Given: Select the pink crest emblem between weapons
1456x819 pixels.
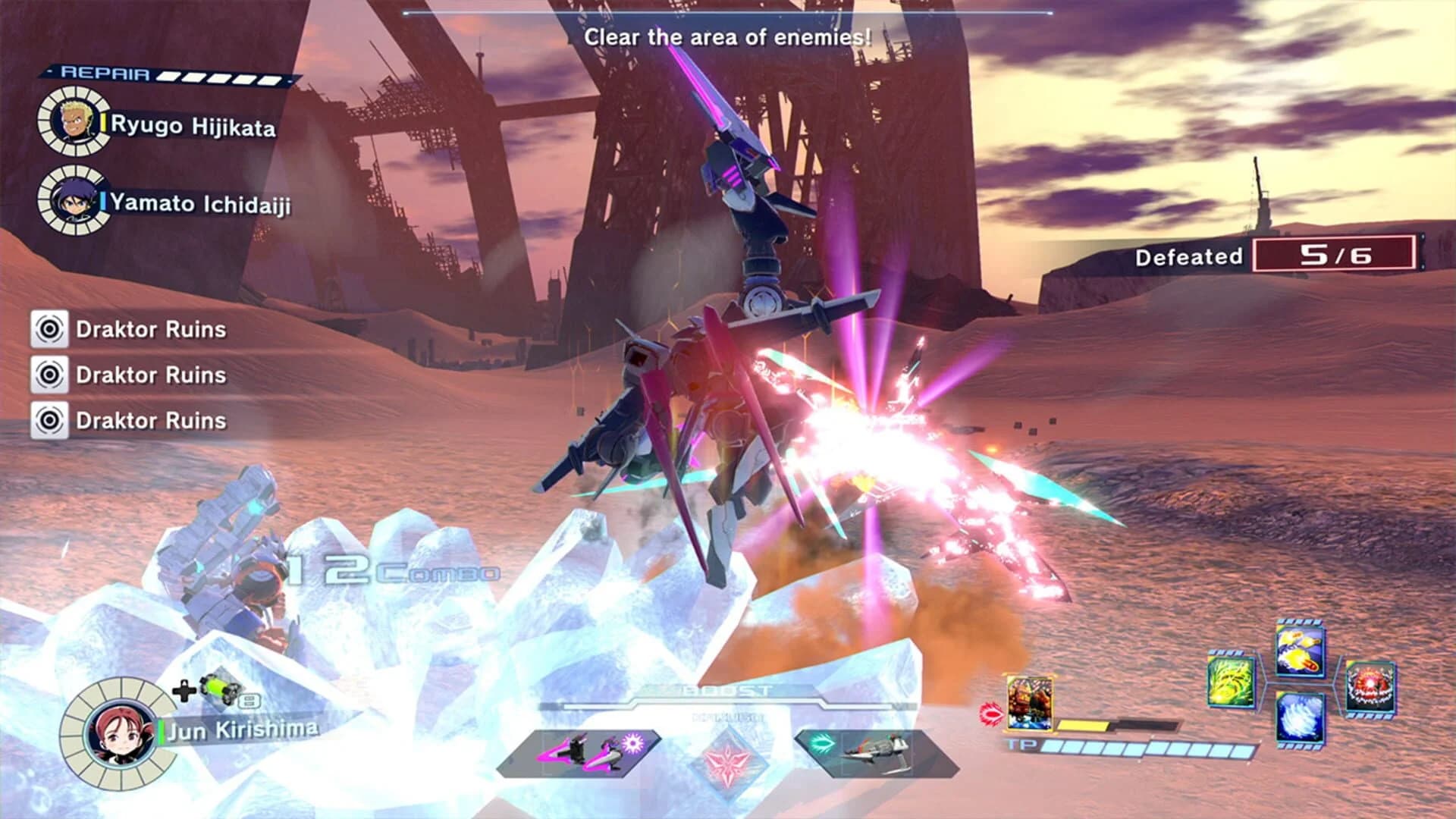Looking at the screenshot, I should 730,758.
